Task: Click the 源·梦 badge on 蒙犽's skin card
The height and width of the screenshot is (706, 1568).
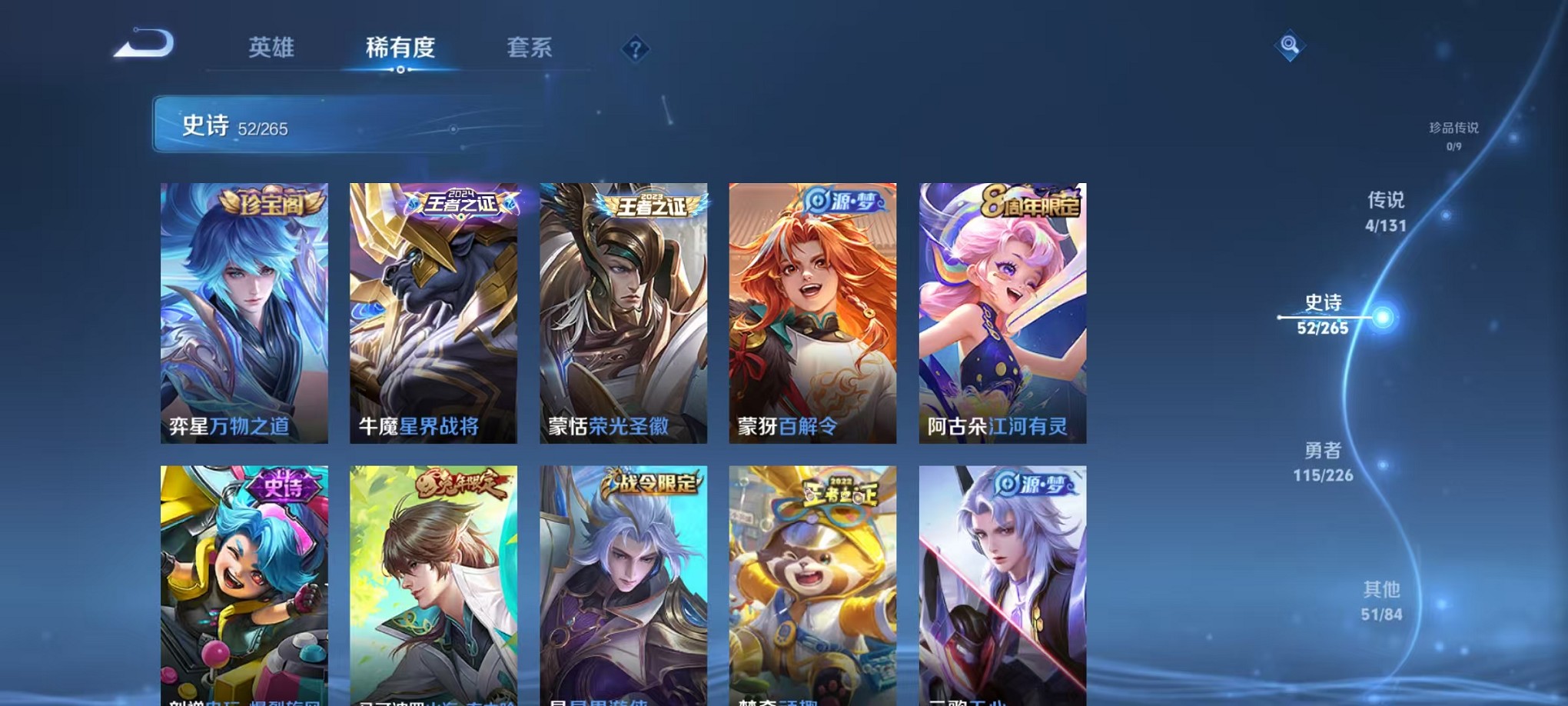Action: click(842, 202)
